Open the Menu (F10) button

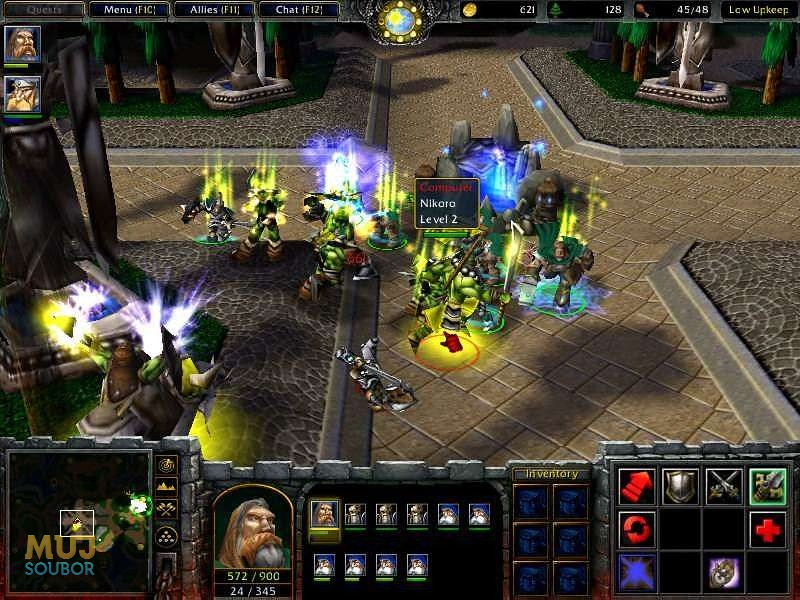tap(128, 10)
